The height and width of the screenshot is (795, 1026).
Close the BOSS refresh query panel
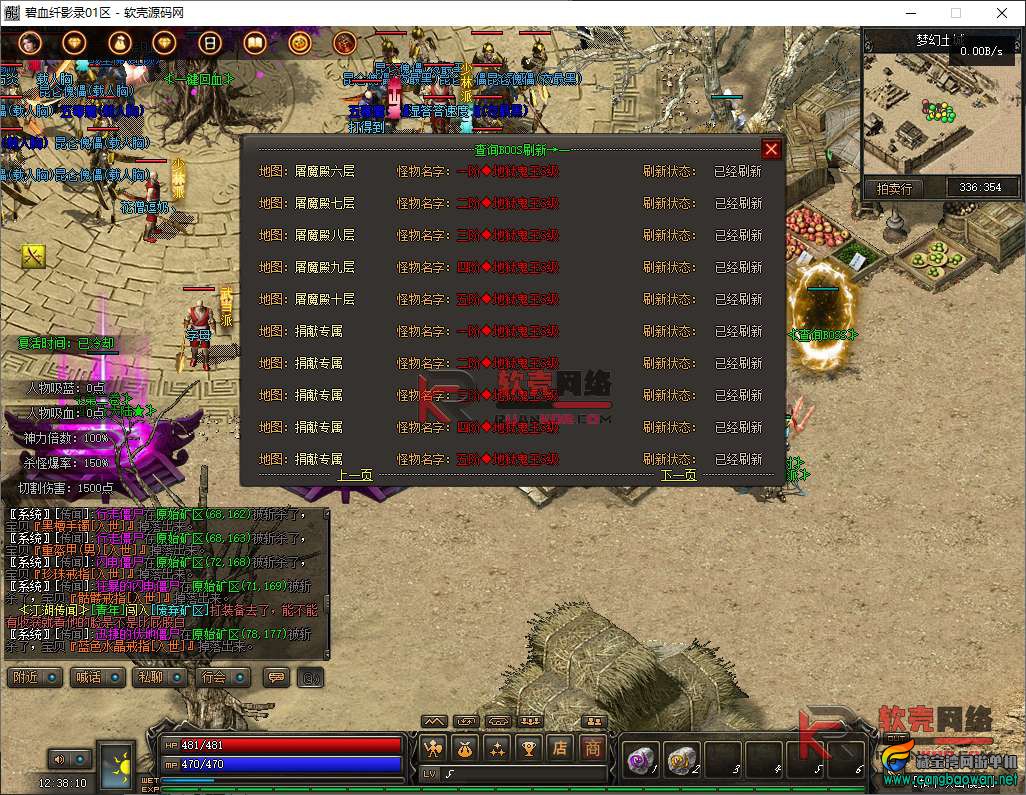click(771, 149)
